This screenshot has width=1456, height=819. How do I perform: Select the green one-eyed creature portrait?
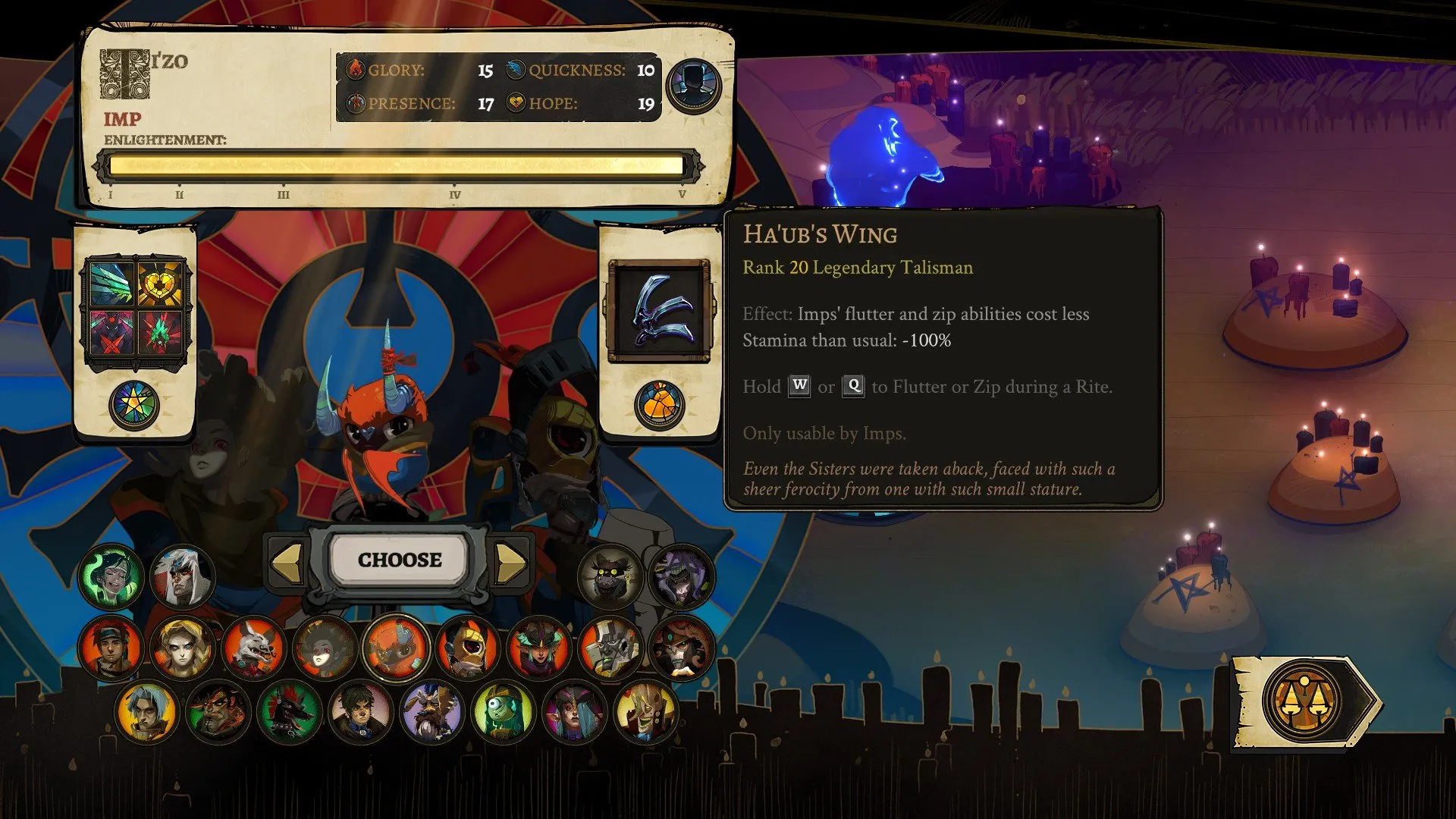(503, 713)
